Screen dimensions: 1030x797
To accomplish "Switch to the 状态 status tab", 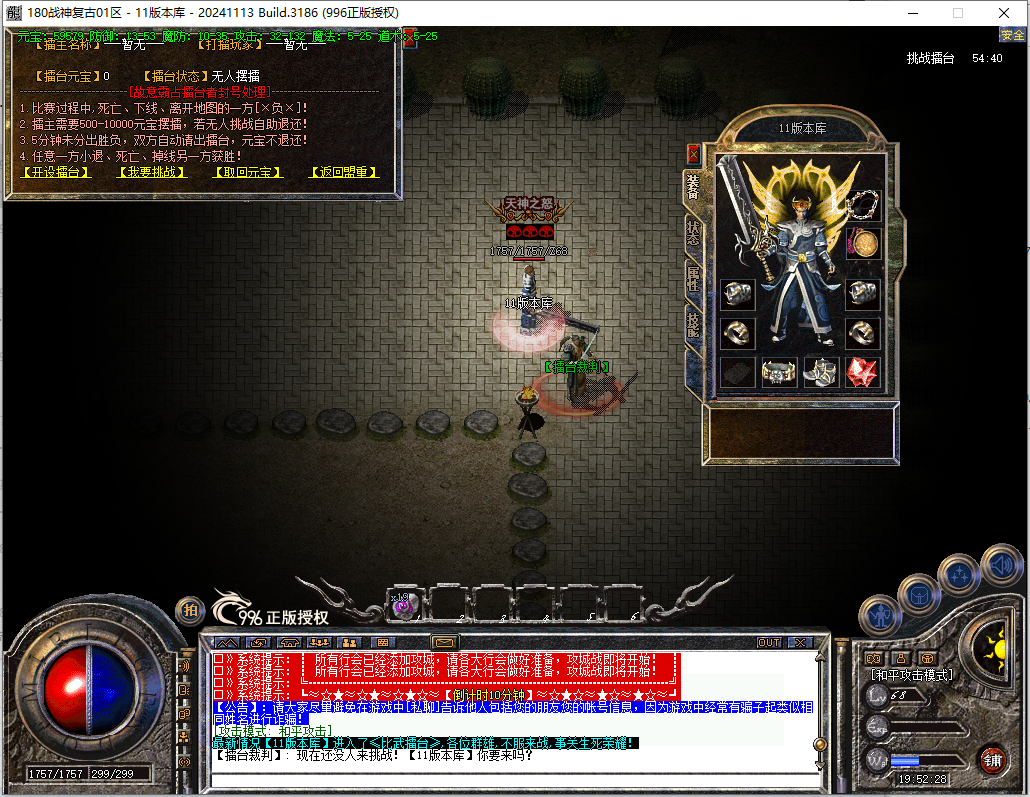I will tap(692, 233).
